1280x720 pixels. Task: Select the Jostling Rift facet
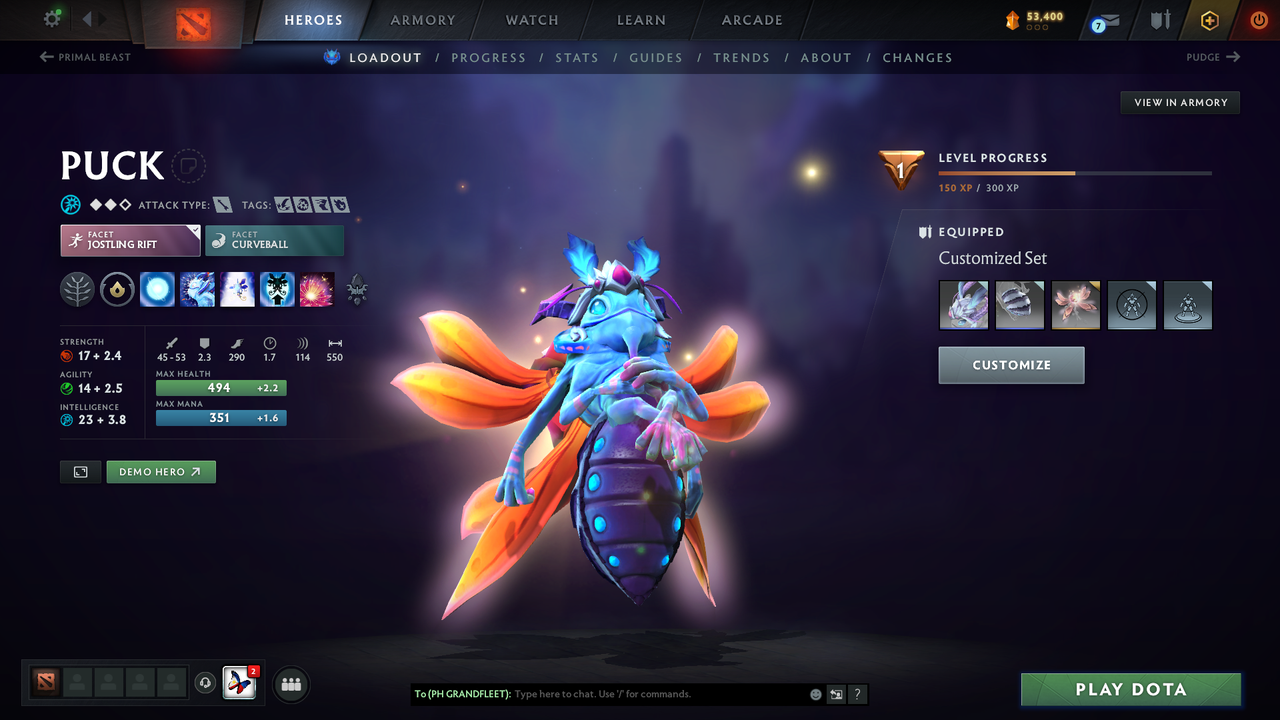(130, 240)
